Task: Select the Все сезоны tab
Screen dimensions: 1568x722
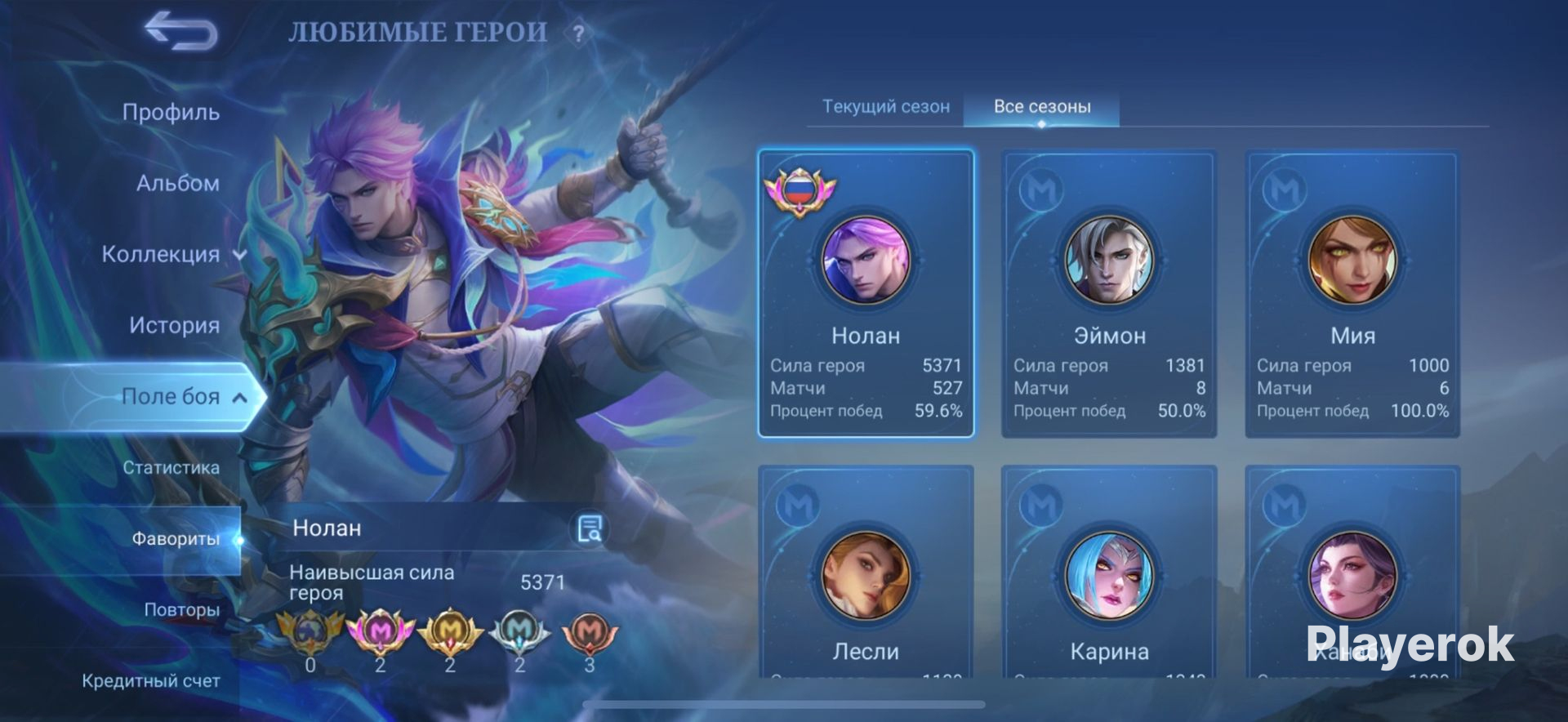Action: click(x=1041, y=107)
